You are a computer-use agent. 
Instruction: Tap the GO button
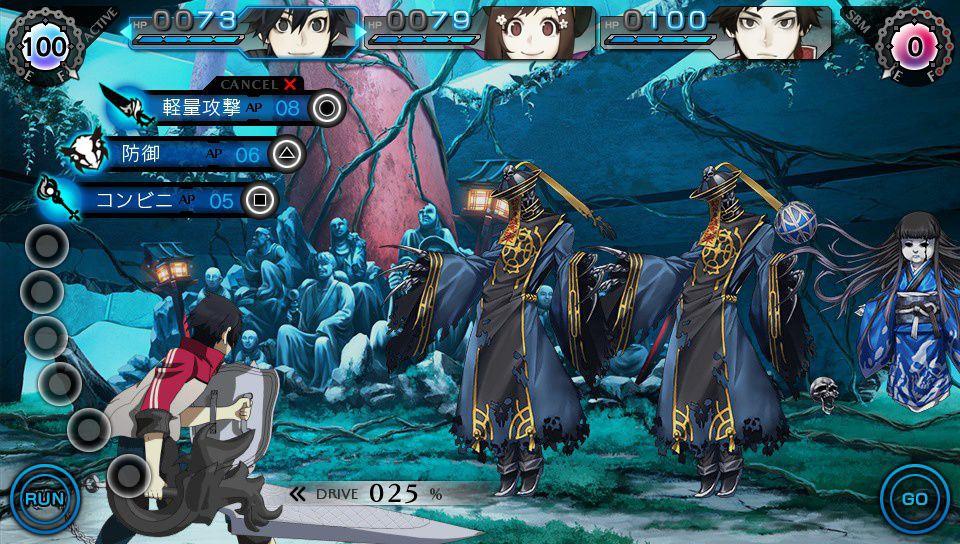coord(914,498)
